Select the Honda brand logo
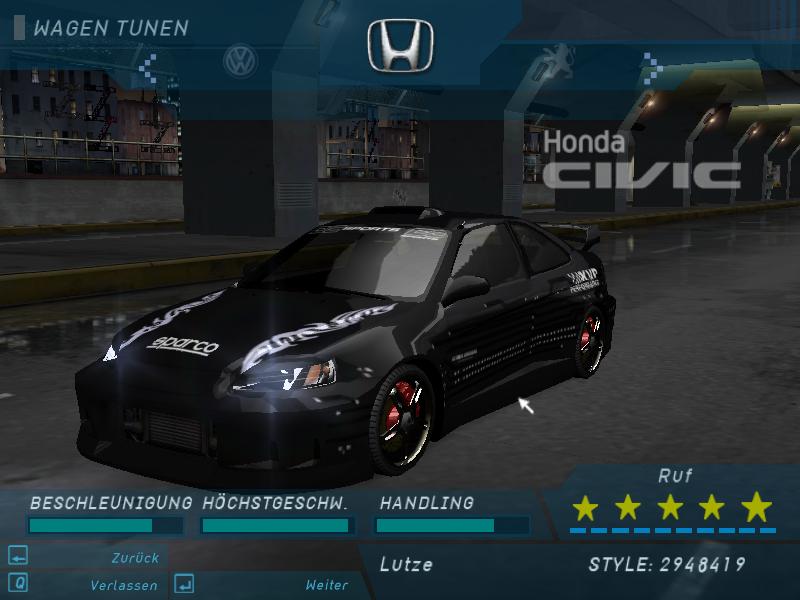Image resolution: width=800 pixels, height=600 pixels. pyautogui.click(x=400, y=47)
